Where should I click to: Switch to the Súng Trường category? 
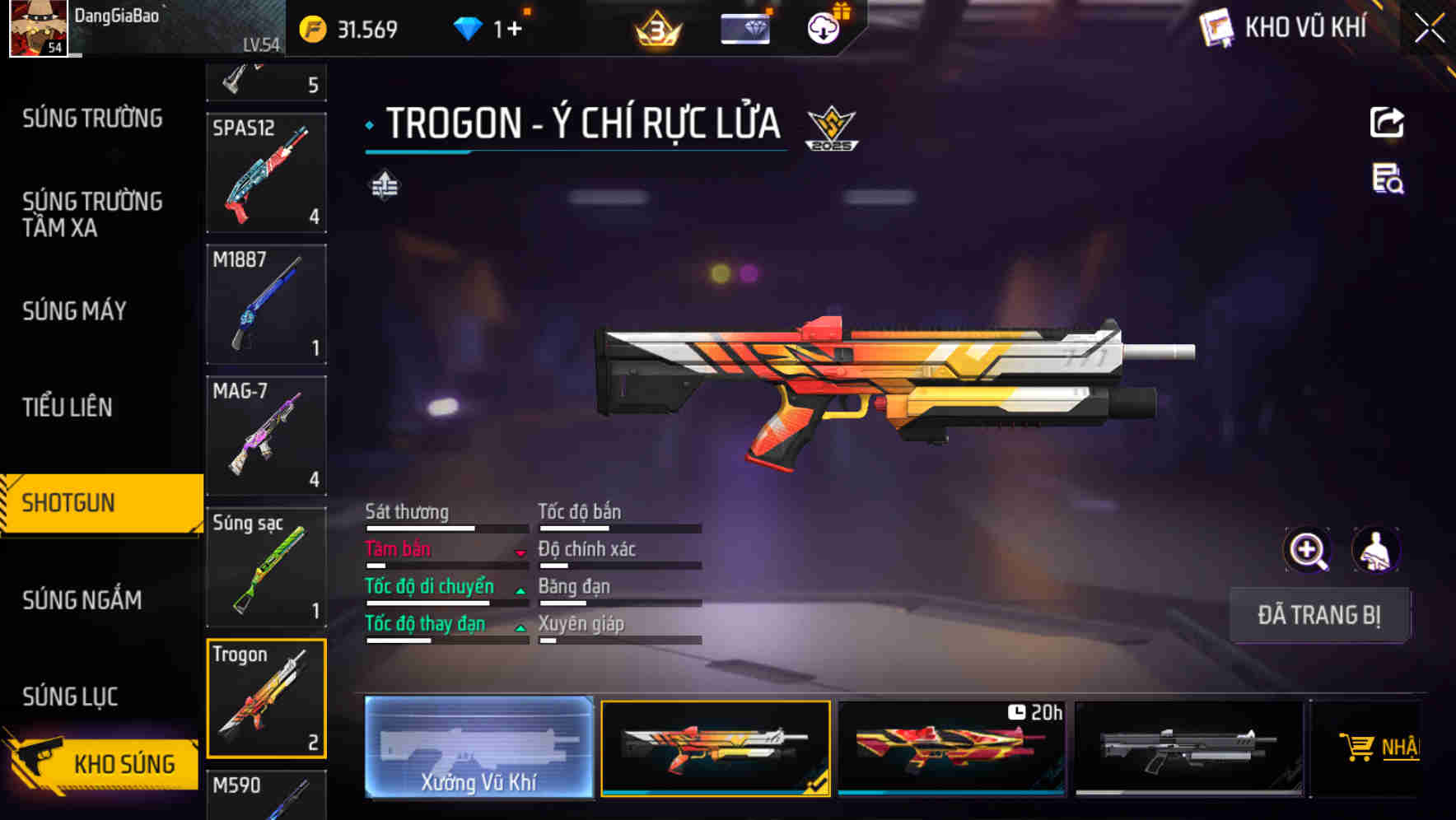click(92, 119)
